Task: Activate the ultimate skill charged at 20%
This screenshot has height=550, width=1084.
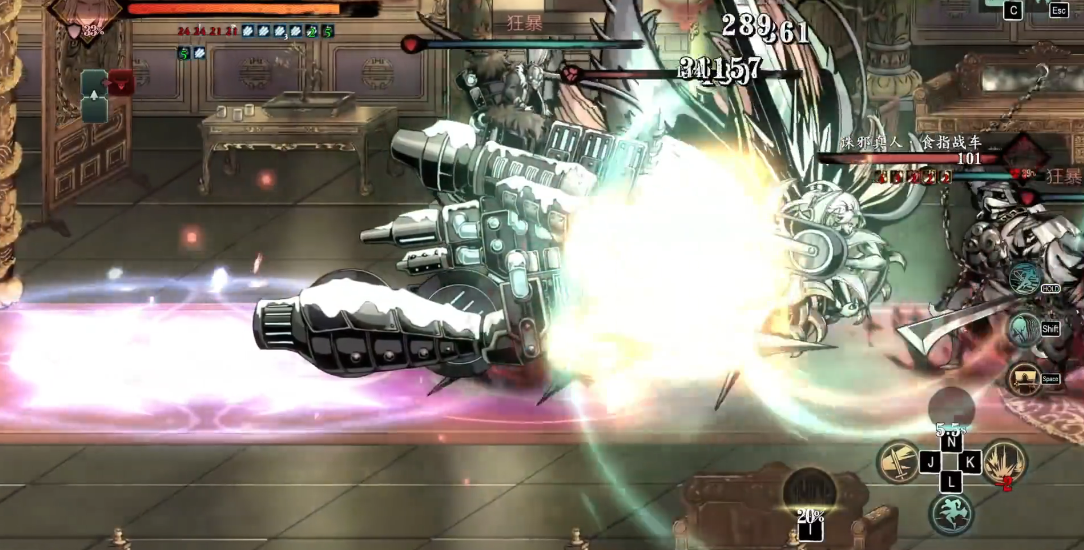Action: (809, 490)
